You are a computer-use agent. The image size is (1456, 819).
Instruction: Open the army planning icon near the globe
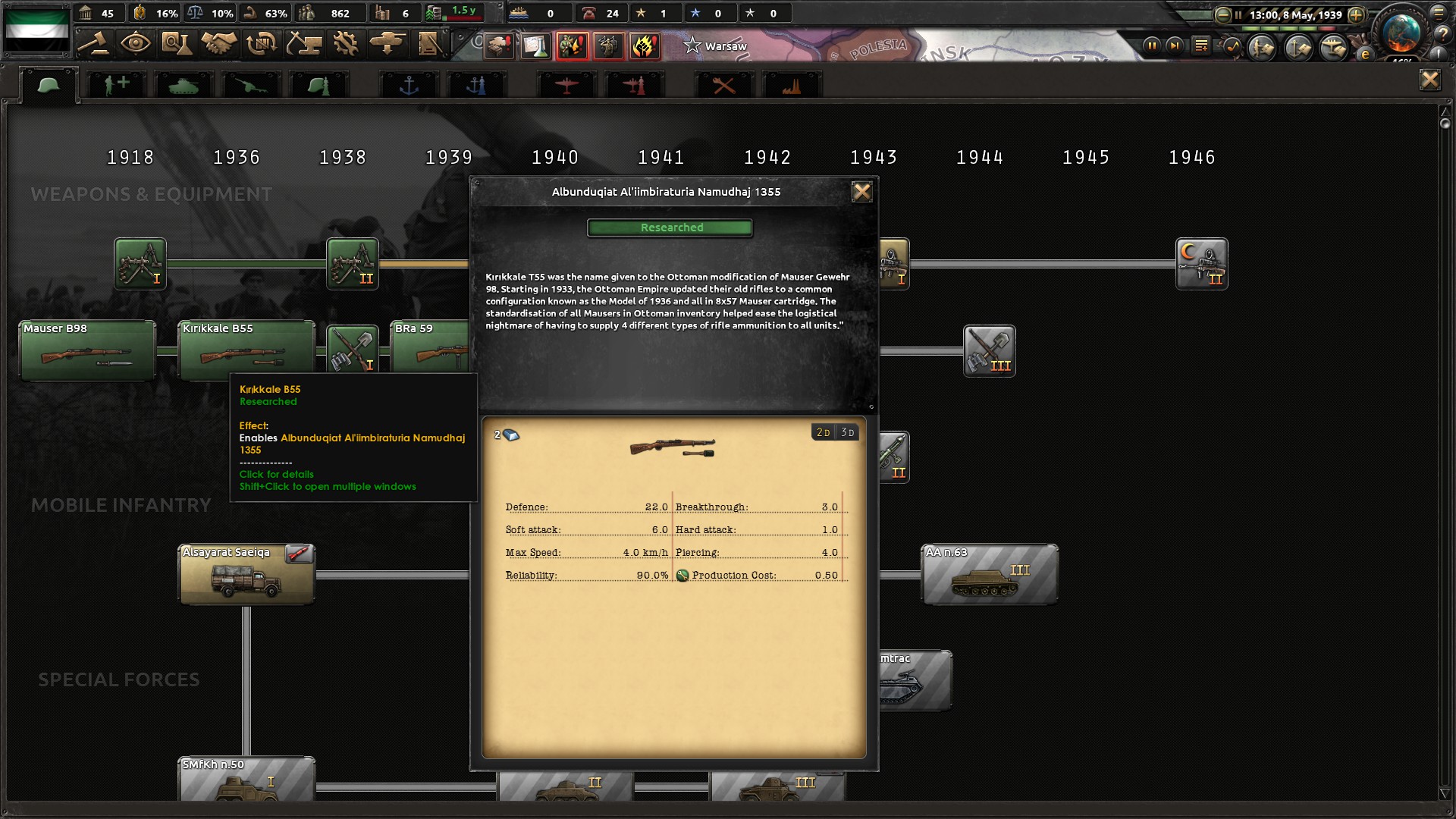click(1261, 47)
